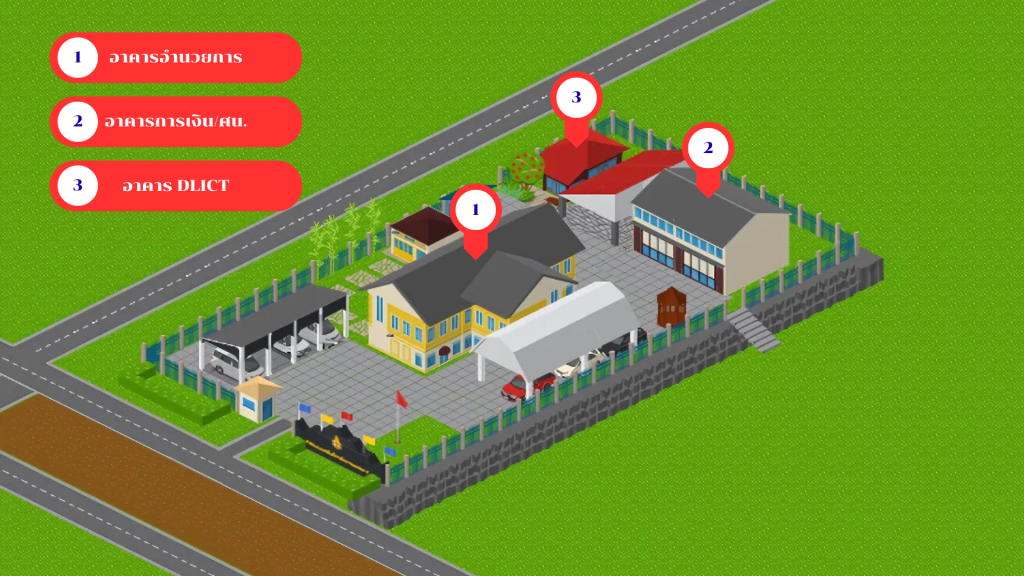Choose the อาคารการเงิน/ศน. legend entry
The image size is (1024, 576).
pyautogui.click(x=175, y=122)
